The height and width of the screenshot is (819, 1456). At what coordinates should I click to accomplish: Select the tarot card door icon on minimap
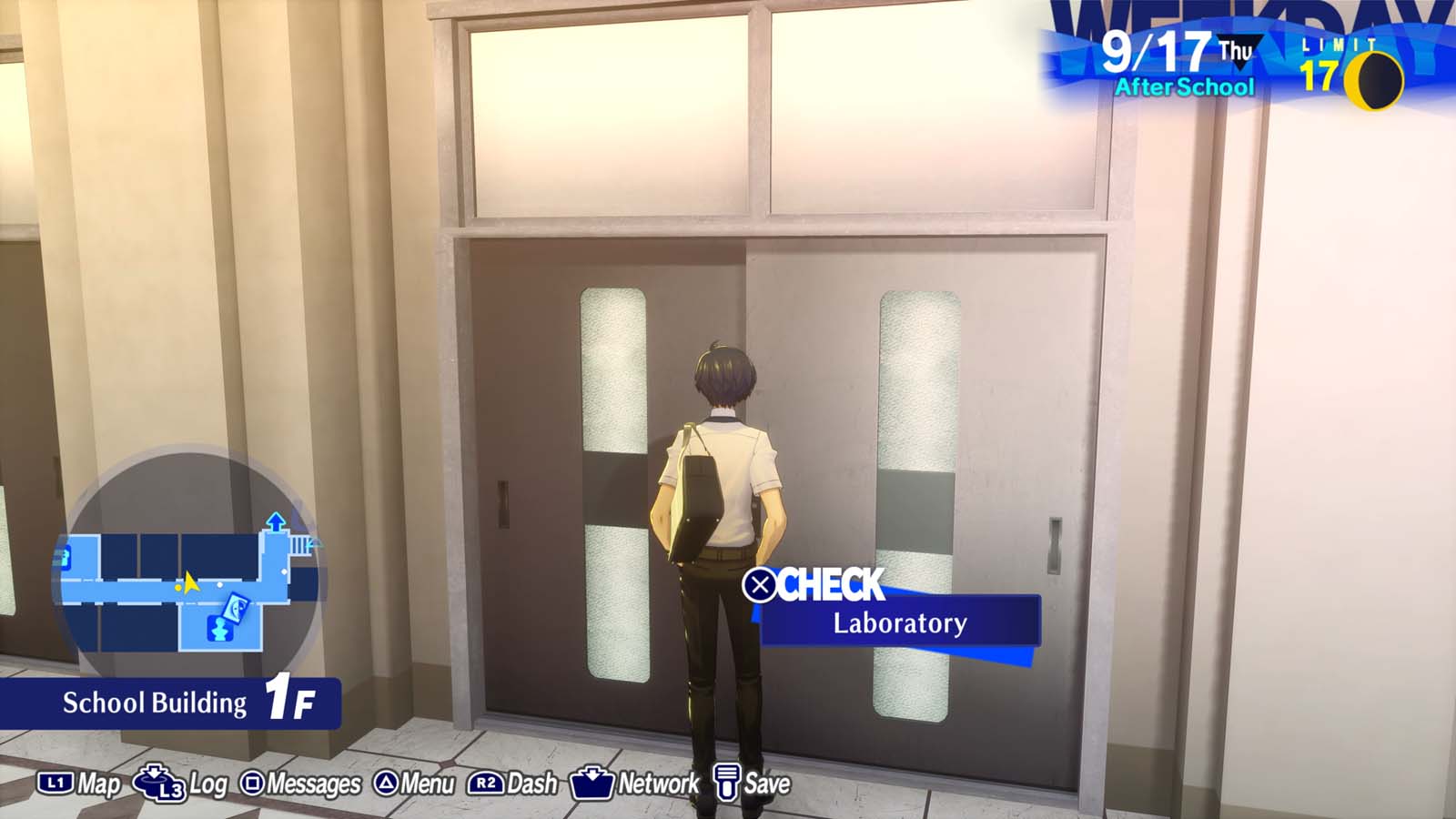point(236,607)
